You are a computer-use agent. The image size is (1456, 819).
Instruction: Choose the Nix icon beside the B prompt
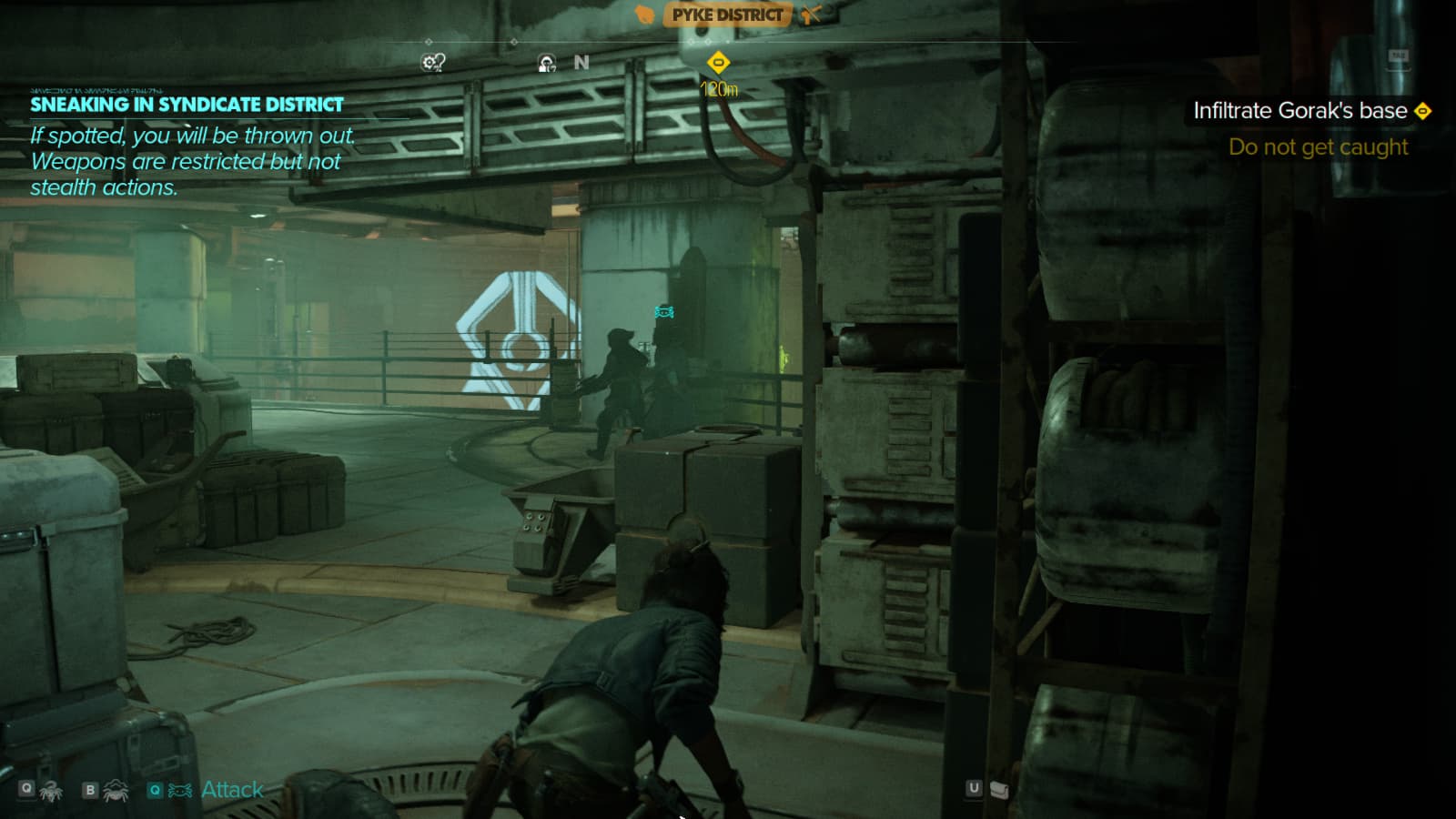116,790
